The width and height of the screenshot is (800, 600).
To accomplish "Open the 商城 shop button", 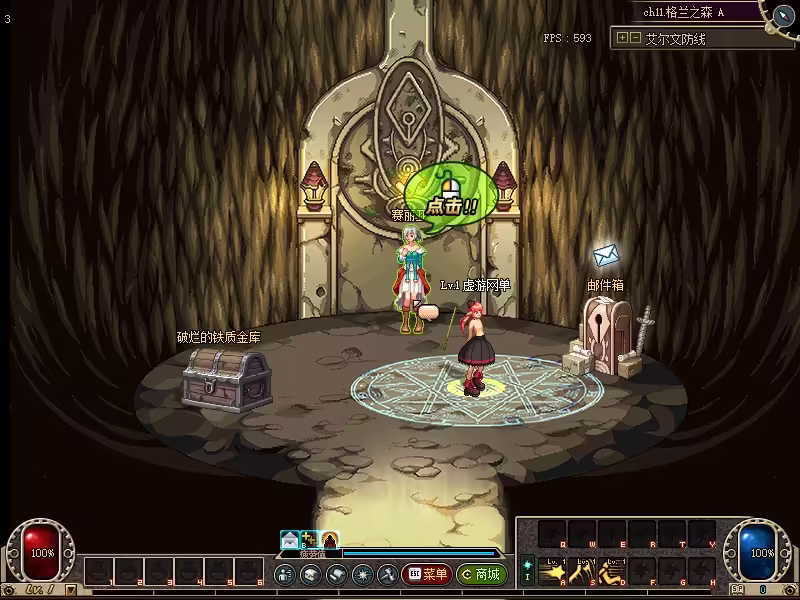I will [x=481, y=574].
